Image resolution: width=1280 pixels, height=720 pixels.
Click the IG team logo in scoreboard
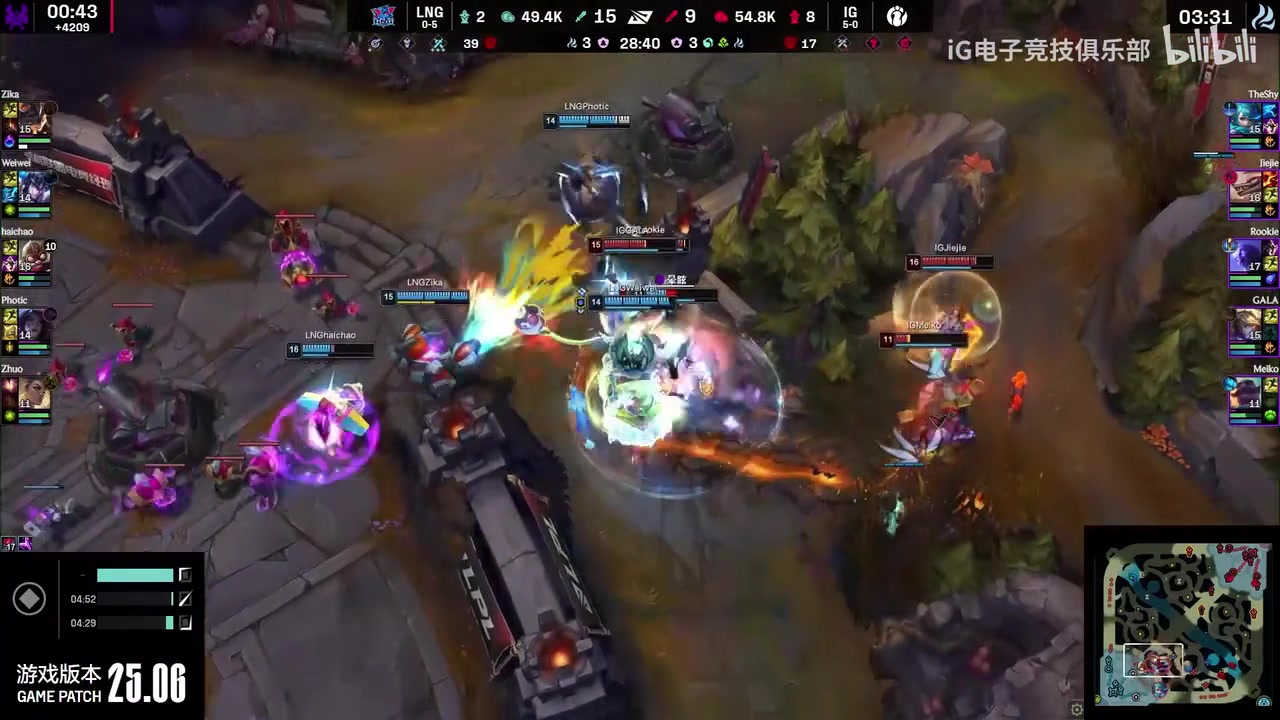pos(897,16)
